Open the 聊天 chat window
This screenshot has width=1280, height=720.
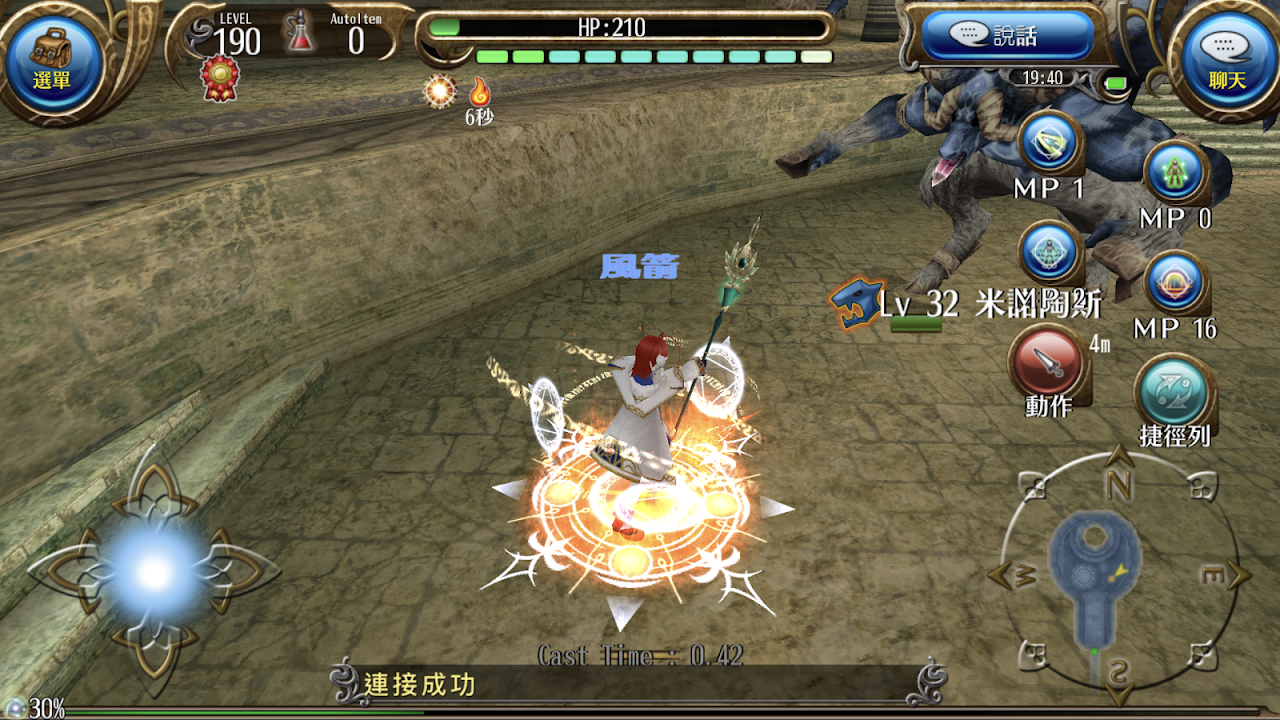(1226, 60)
